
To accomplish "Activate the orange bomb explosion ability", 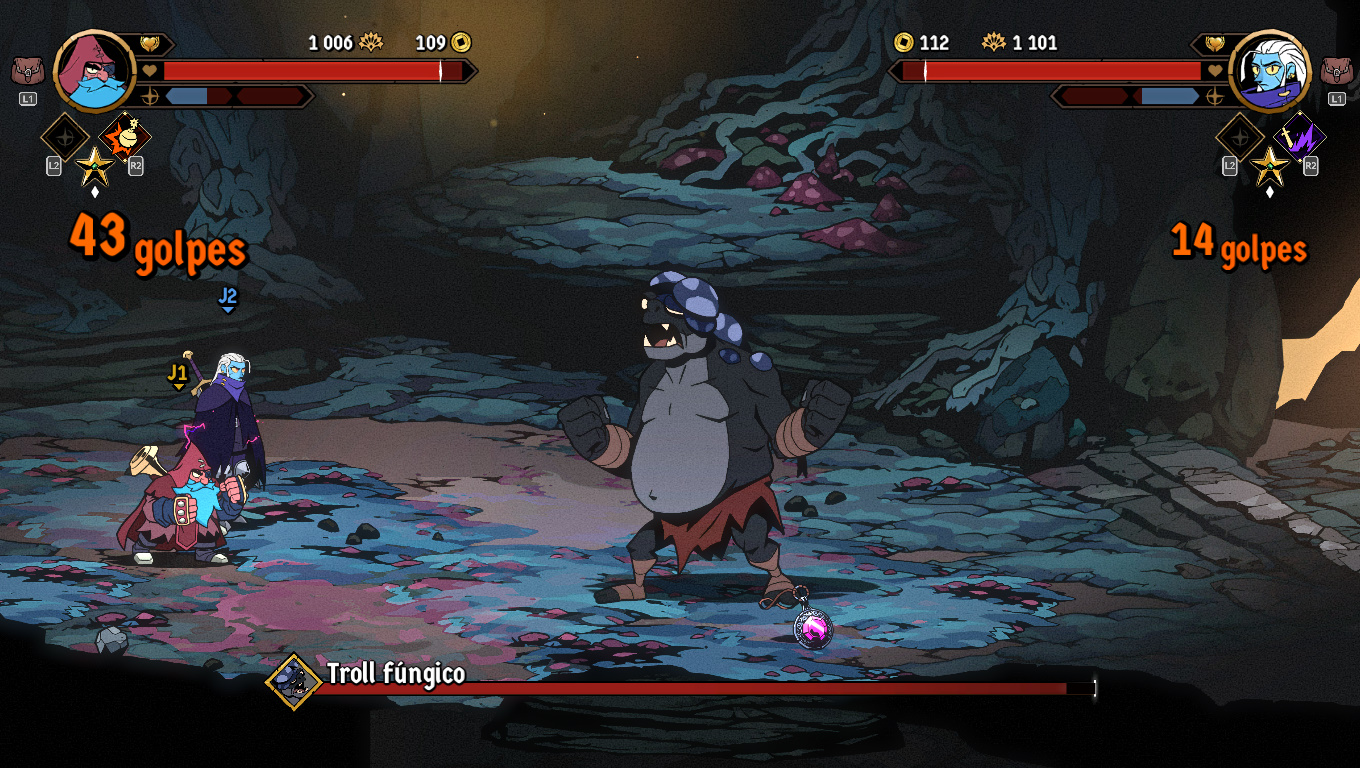I will (126, 137).
